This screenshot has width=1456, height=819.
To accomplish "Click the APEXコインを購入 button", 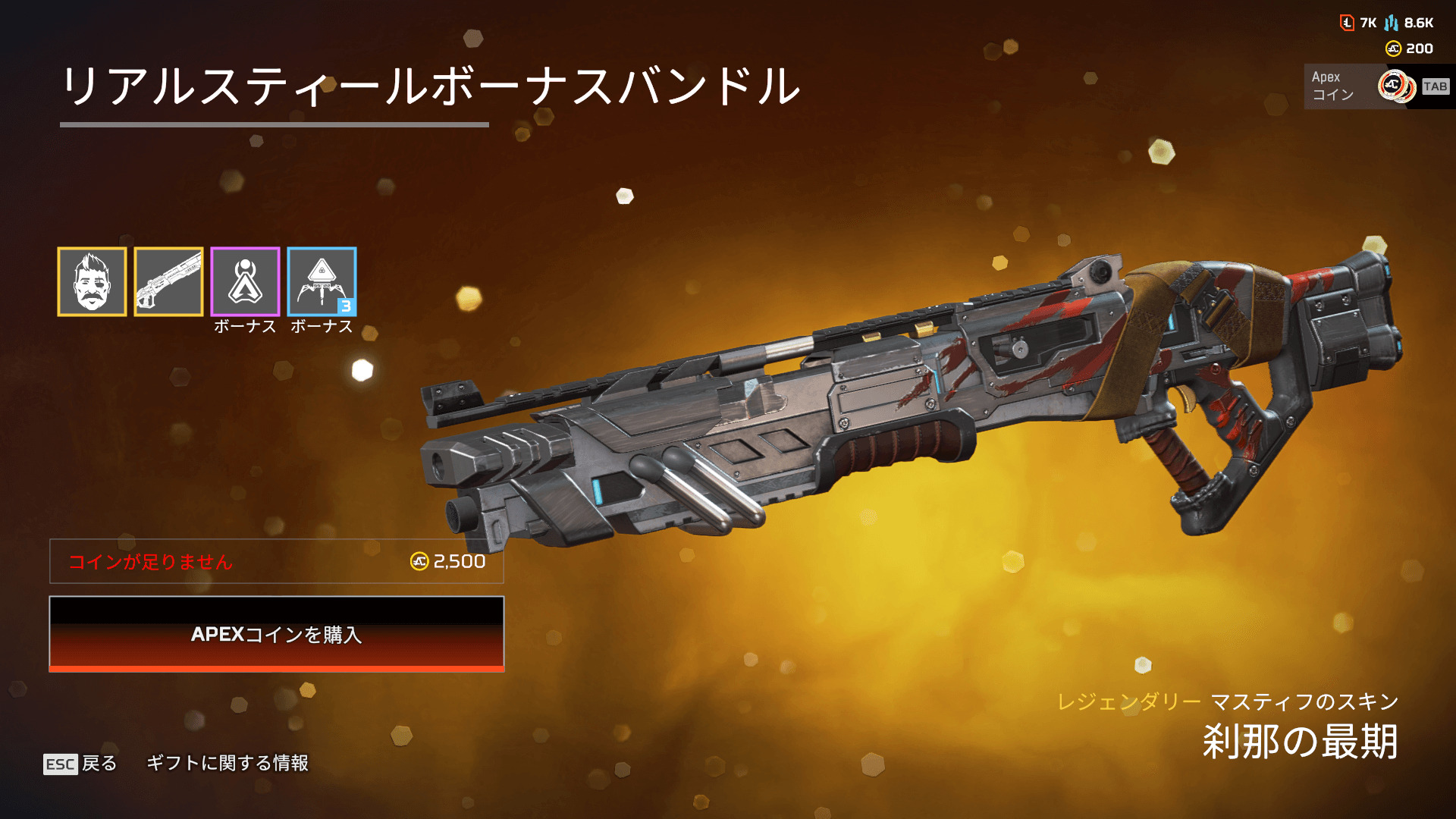I will click(277, 634).
